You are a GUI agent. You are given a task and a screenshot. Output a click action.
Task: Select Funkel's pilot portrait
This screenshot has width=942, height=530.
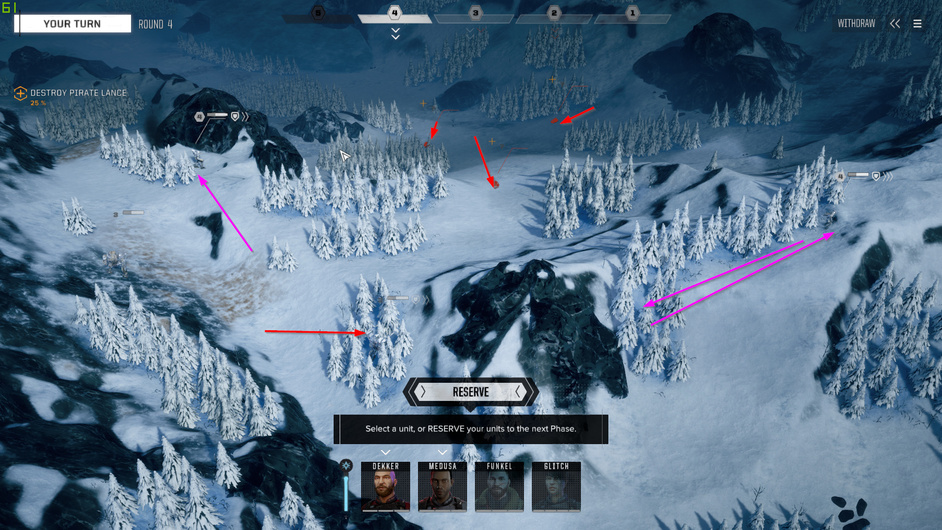tap(499, 487)
